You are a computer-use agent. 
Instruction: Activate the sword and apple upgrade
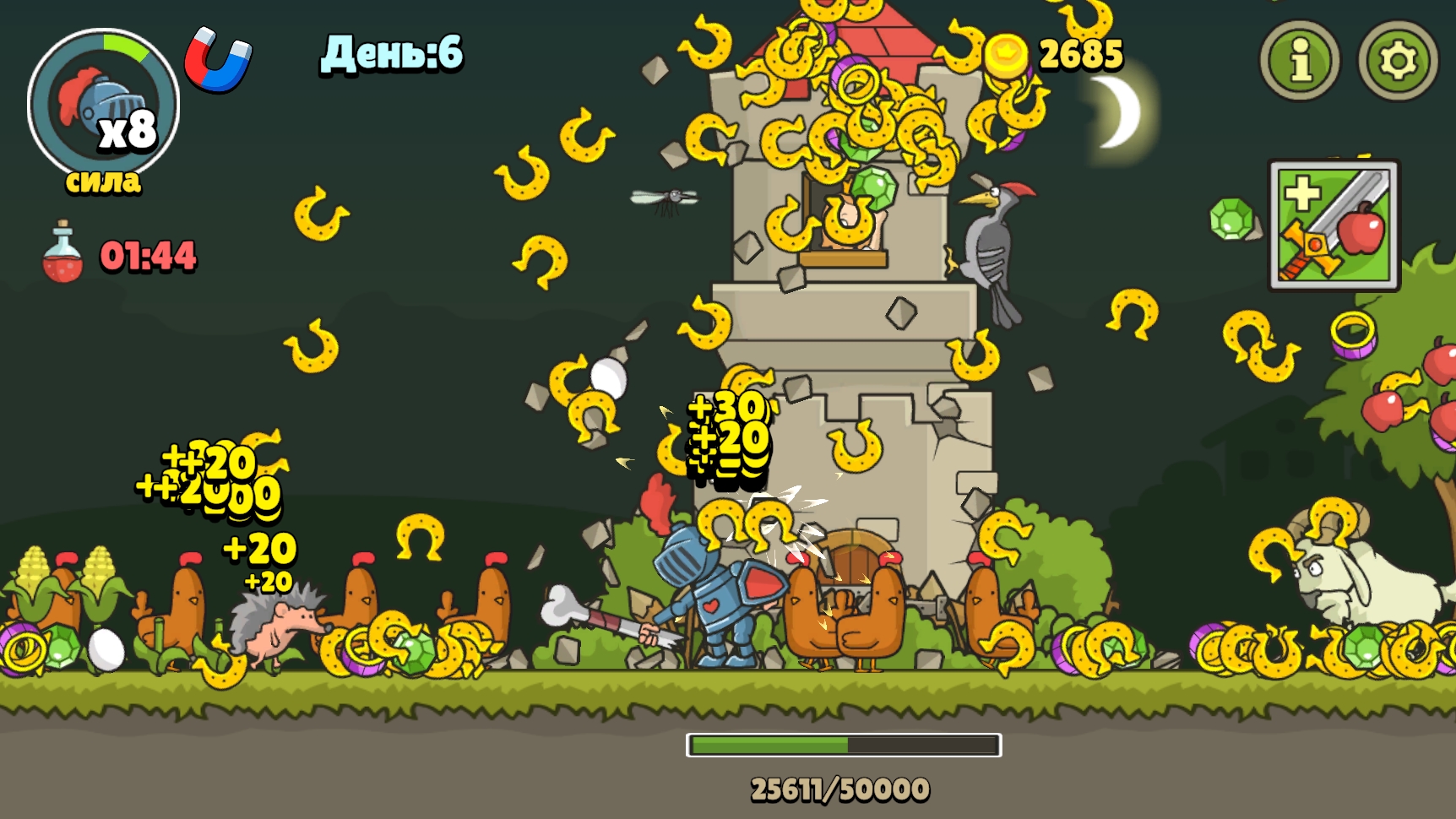click(1334, 225)
